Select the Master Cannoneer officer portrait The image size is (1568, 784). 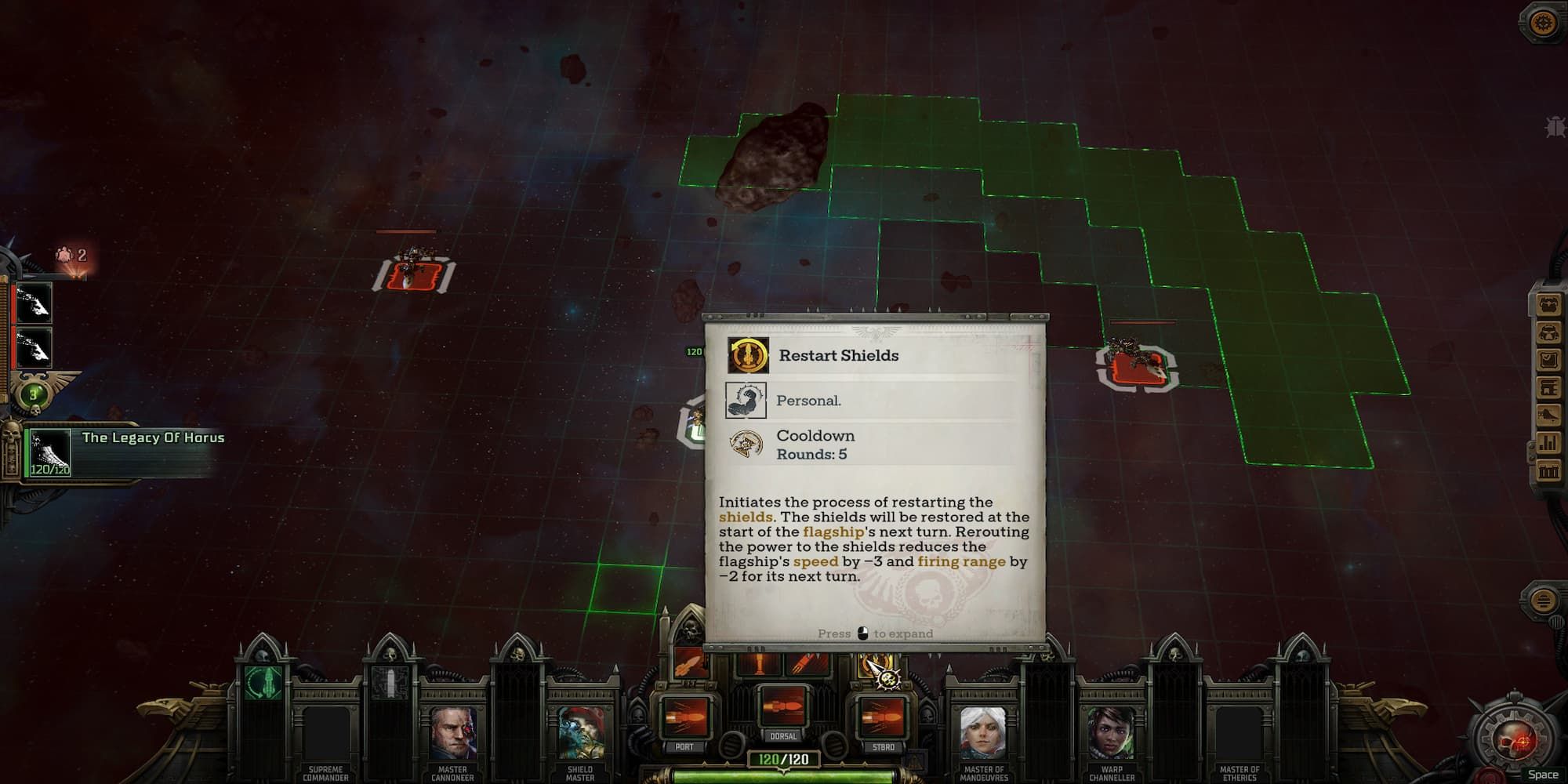453,731
